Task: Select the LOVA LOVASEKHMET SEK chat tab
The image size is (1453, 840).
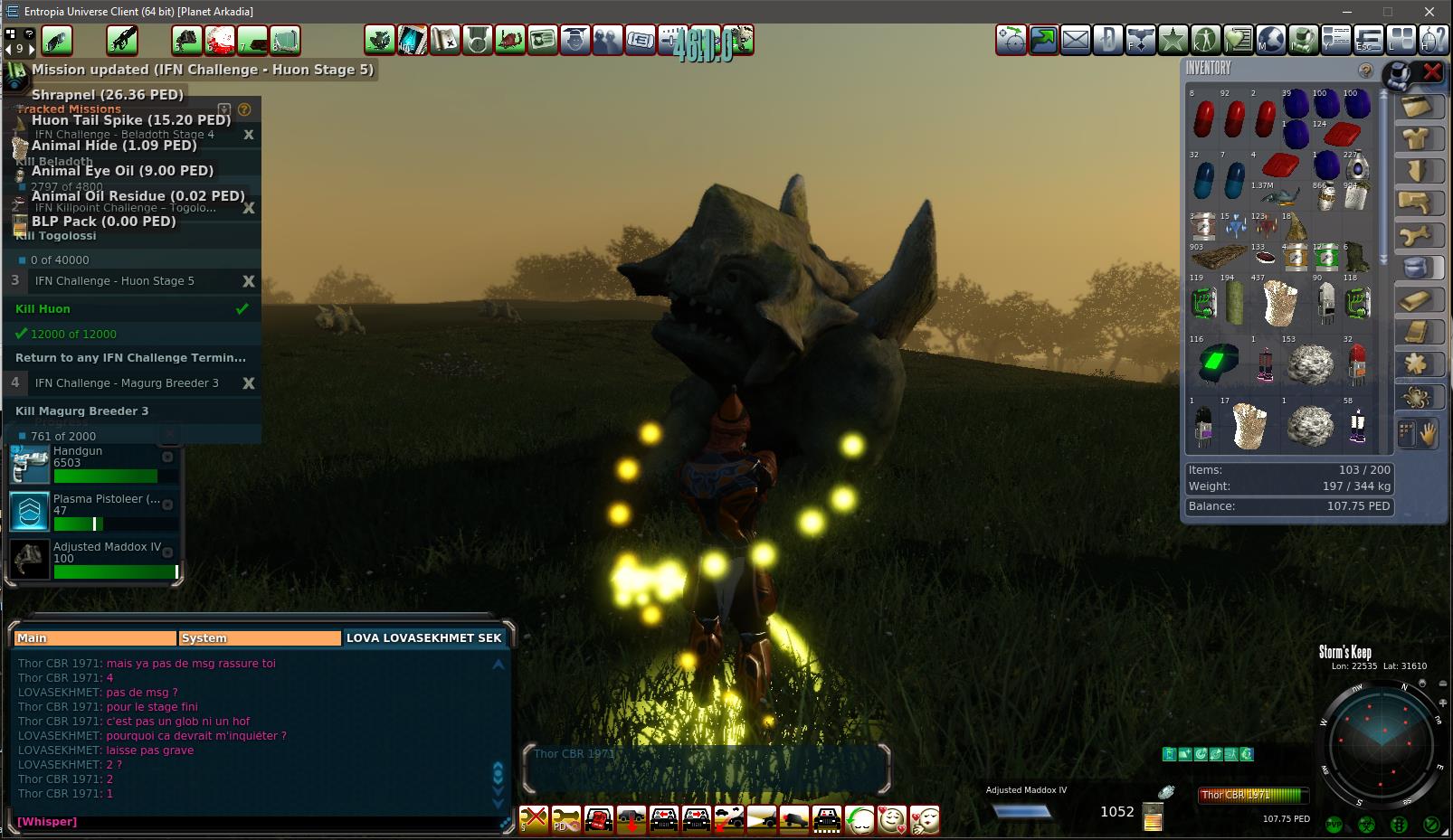Action: 423,637
